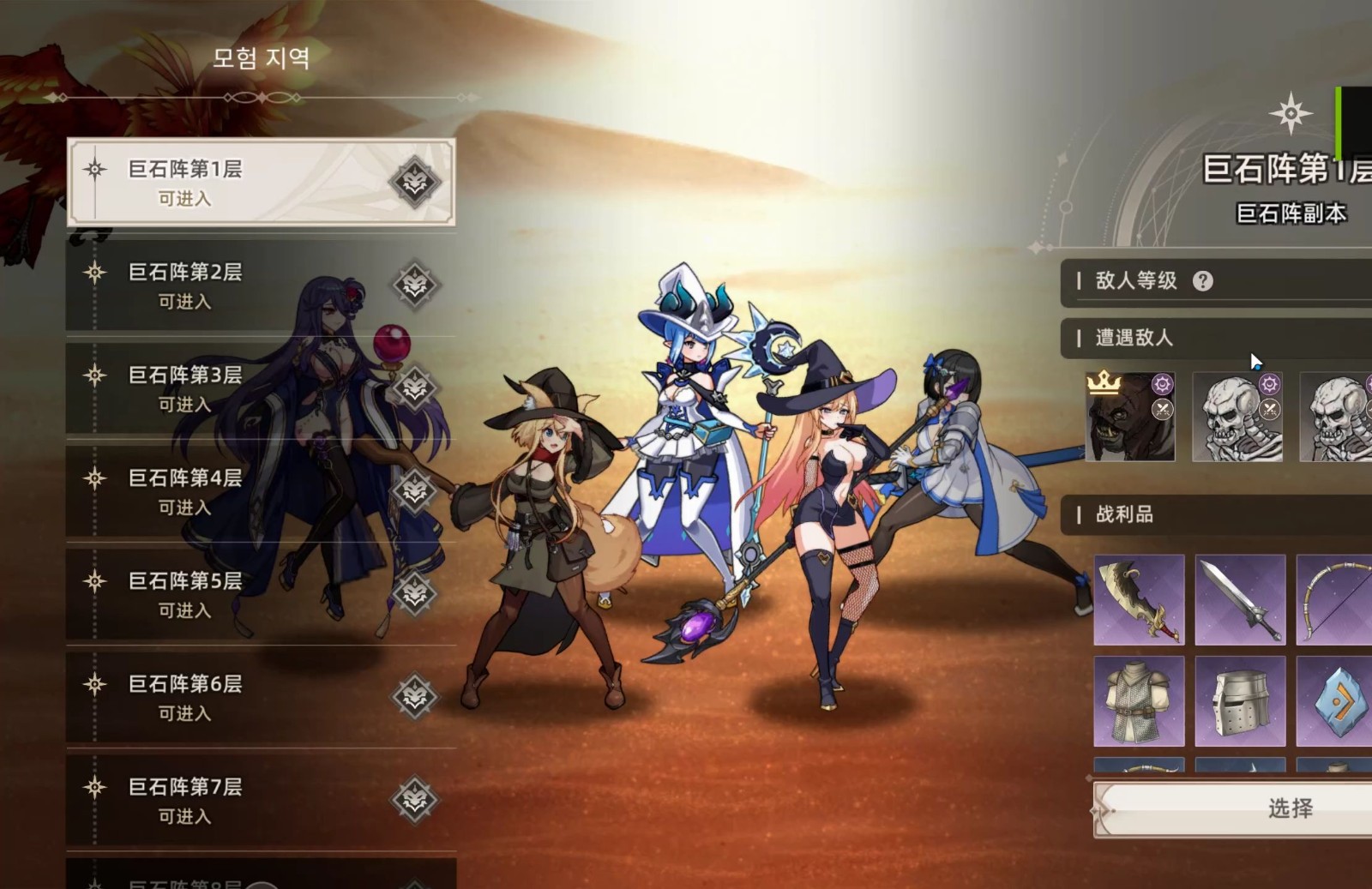
Task: Choose the 巨石阵第2层 stage entry
Action: (261, 285)
